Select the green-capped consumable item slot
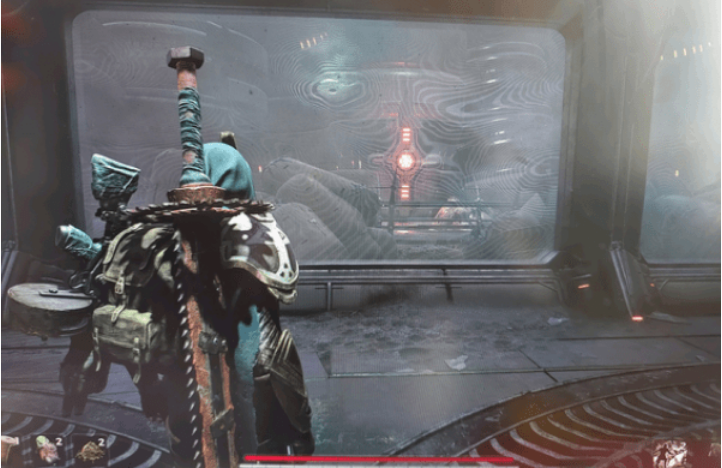This screenshot has width=722, height=468. click(48, 452)
